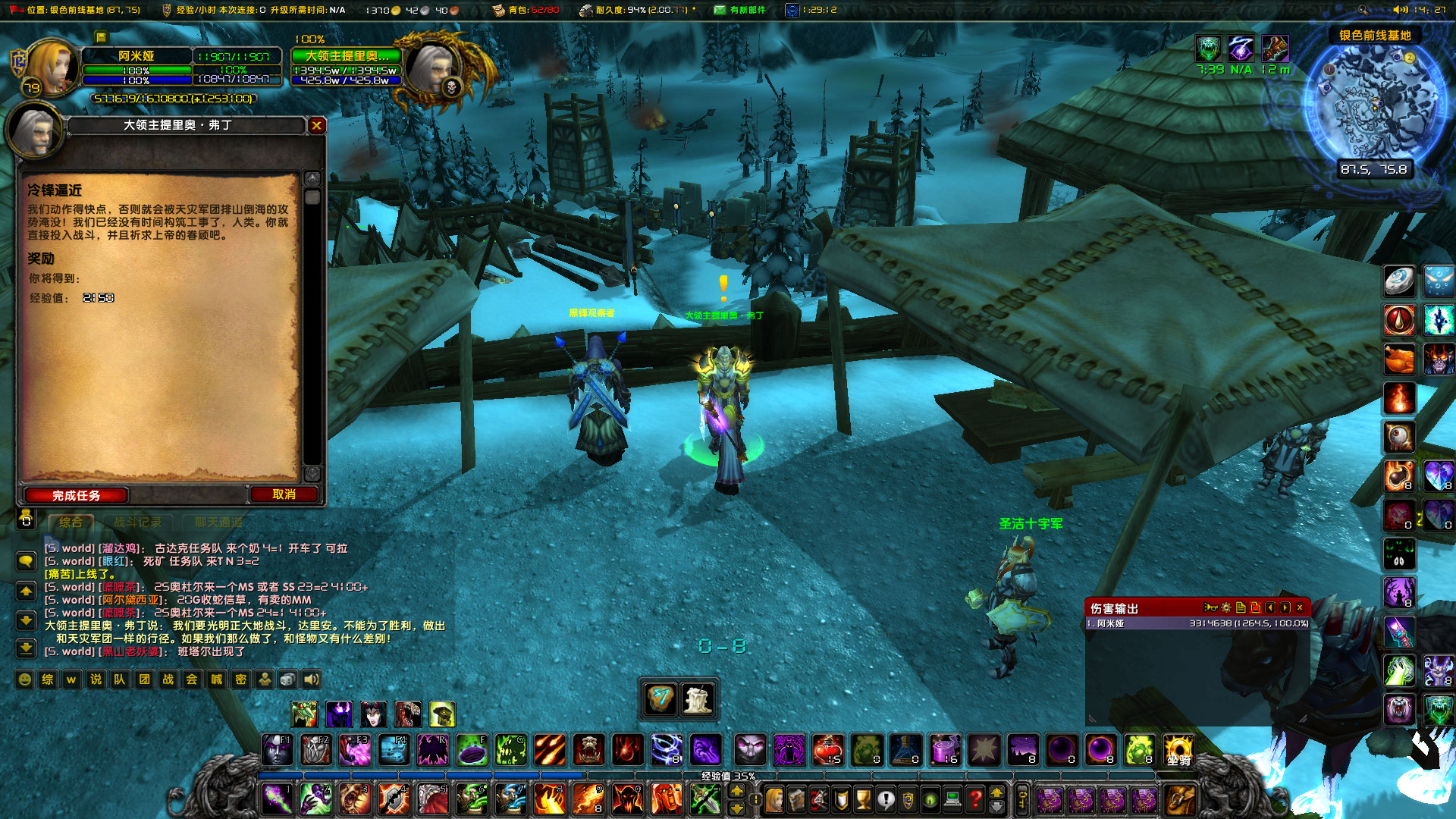Viewport: 1456px width, 819px height.
Task: Open the spellbook icon on the micro menu
Action: (795, 800)
